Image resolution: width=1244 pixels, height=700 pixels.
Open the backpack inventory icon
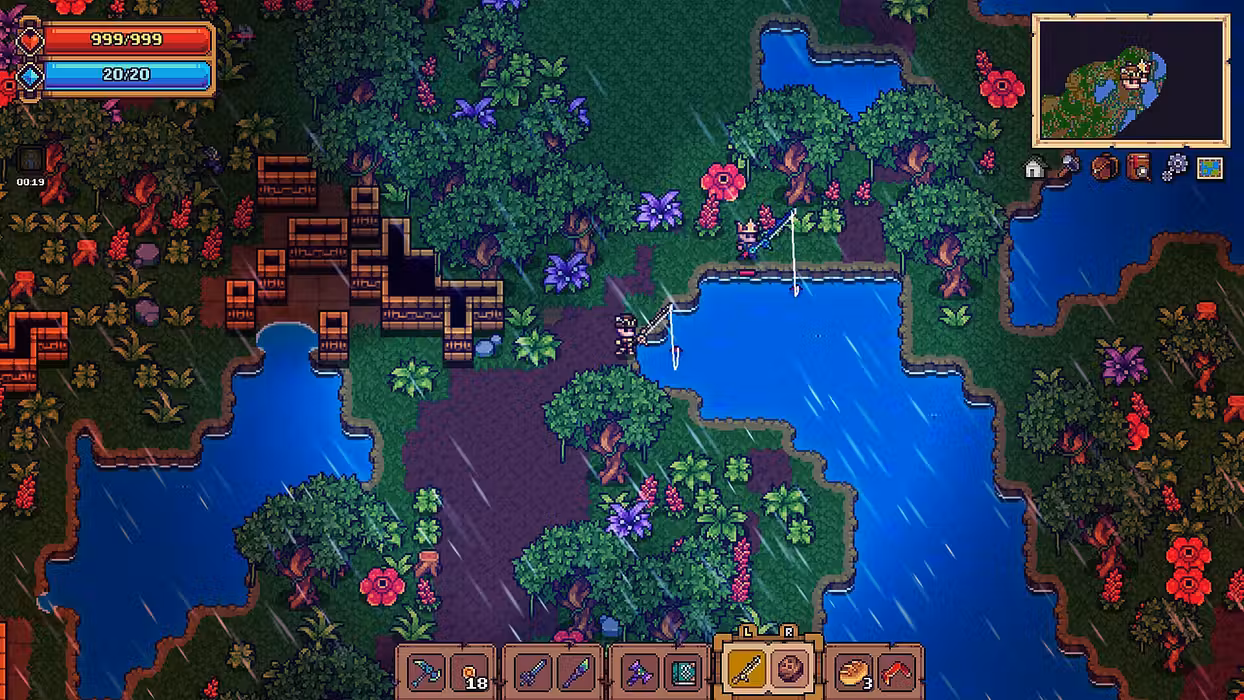pyautogui.click(x=1104, y=167)
